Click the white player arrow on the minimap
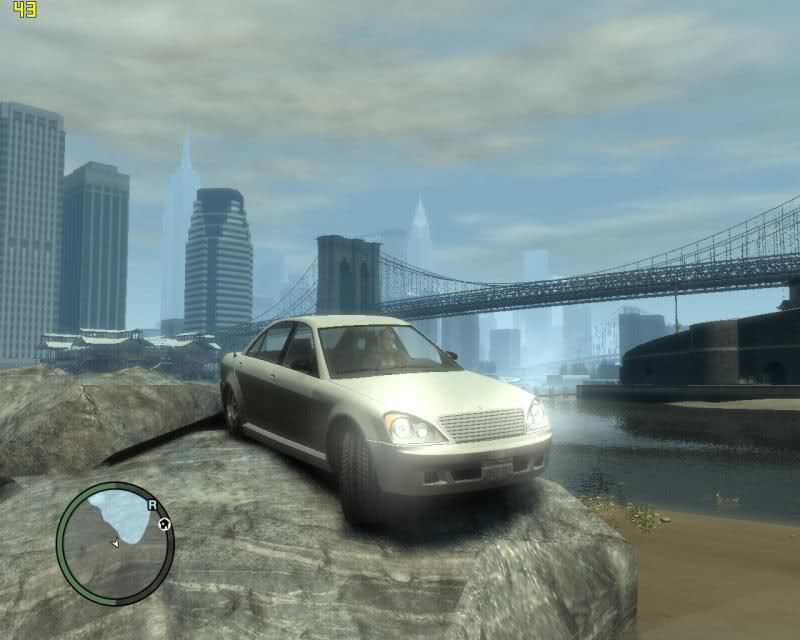Screen dimensions: 800x640 tap(115, 543)
